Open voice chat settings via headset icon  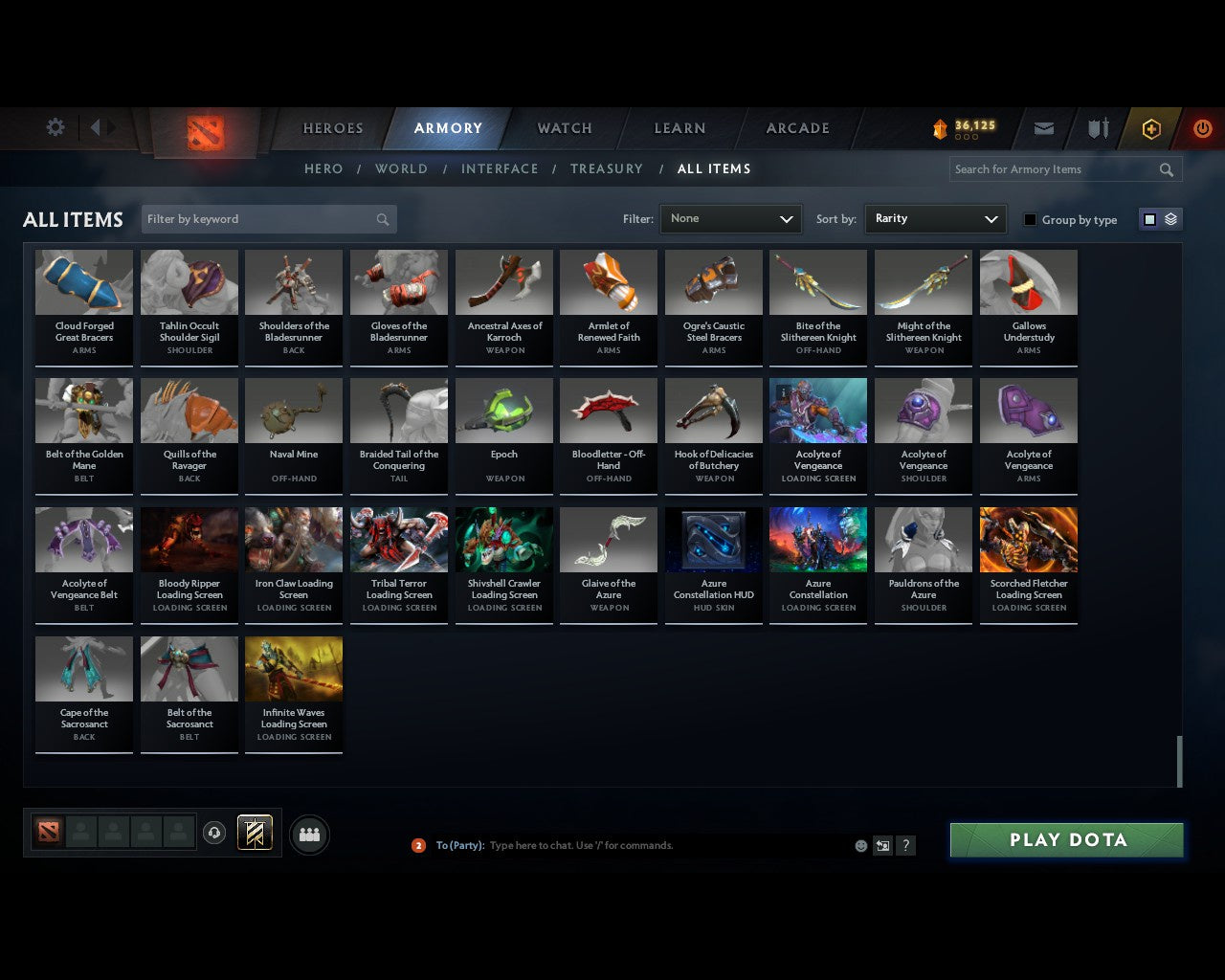click(x=214, y=833)
